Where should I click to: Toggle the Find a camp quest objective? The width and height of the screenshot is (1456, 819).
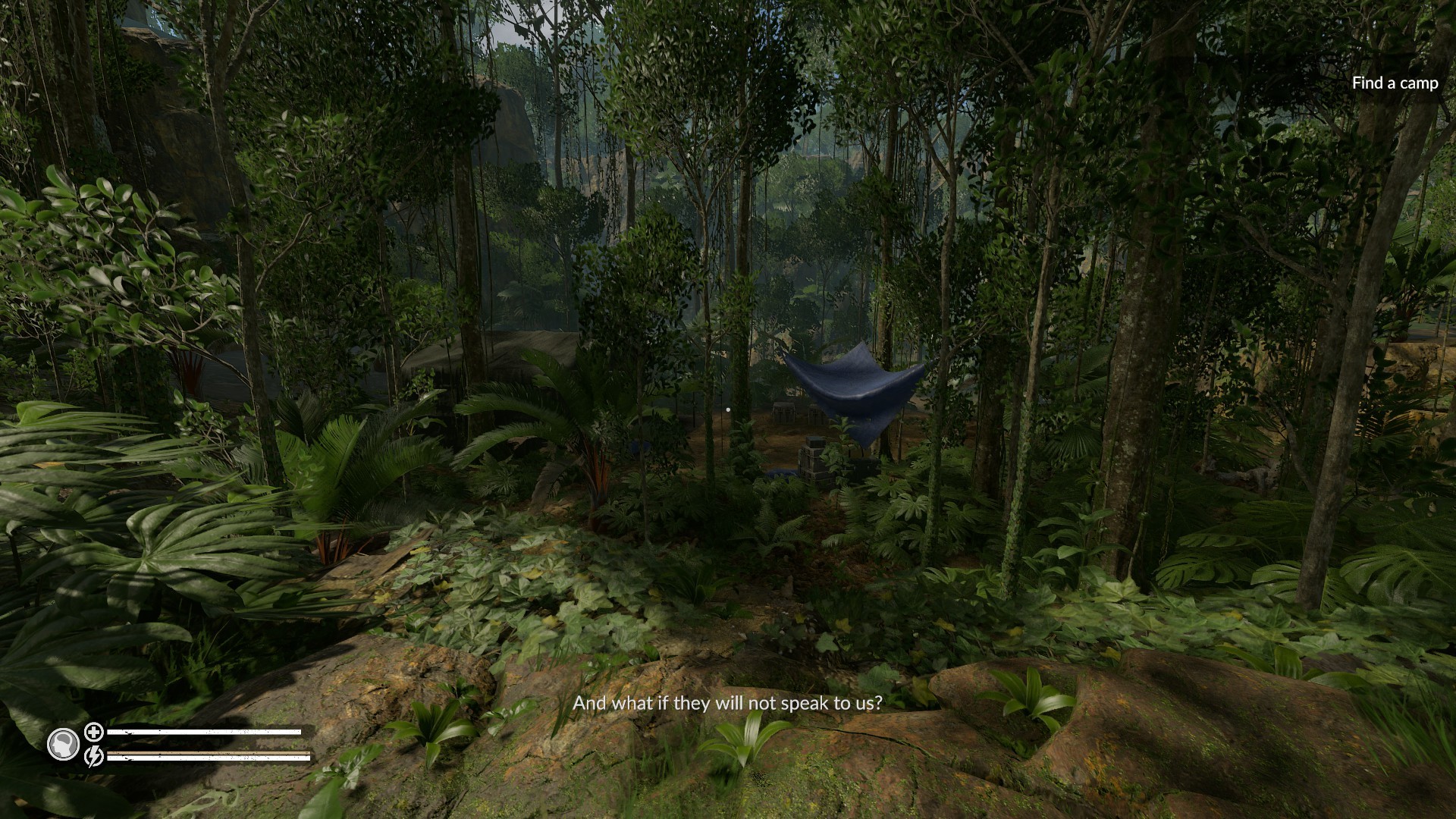tap(1394, 83)
